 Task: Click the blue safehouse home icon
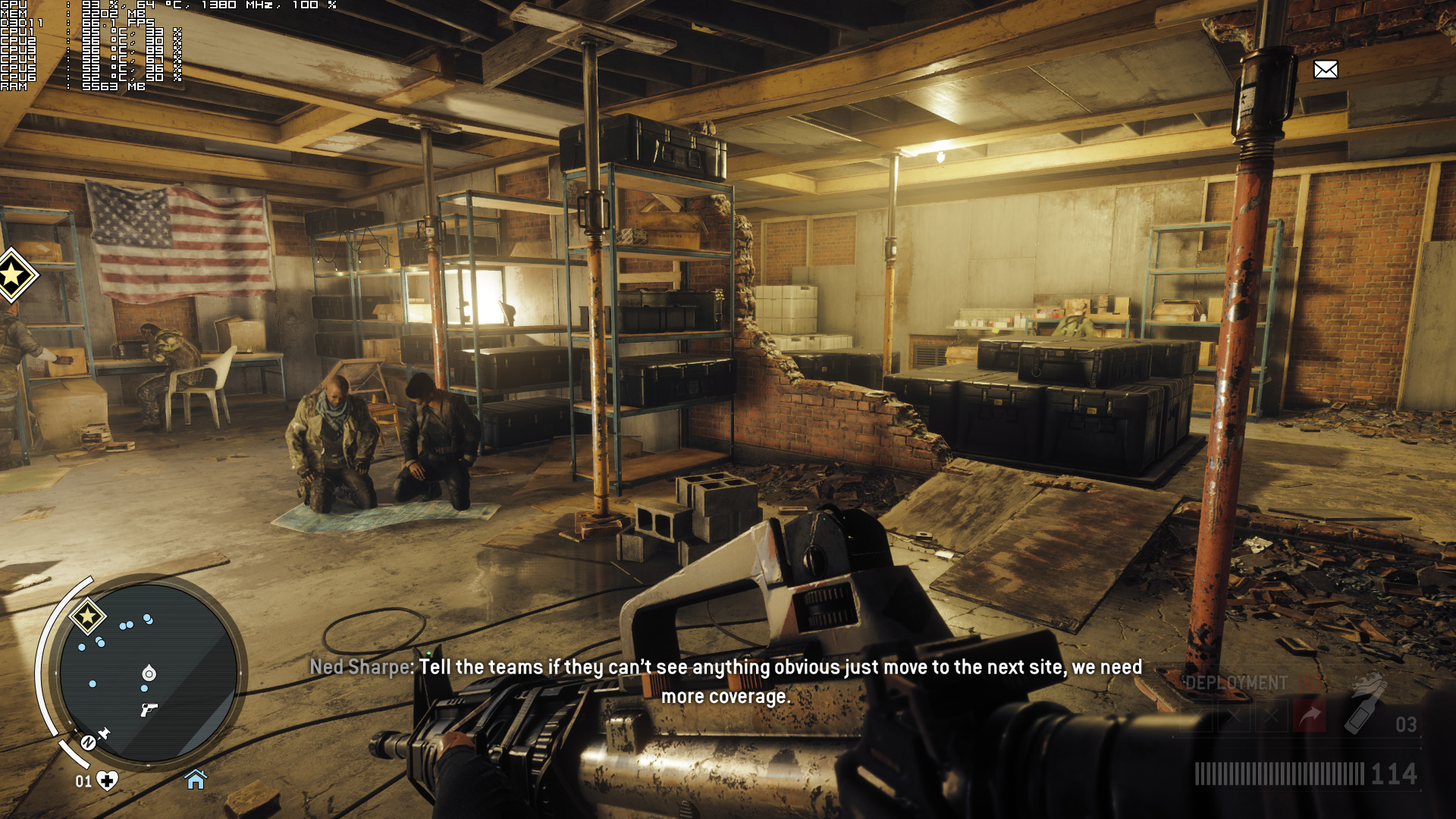[x=196, y=779]
